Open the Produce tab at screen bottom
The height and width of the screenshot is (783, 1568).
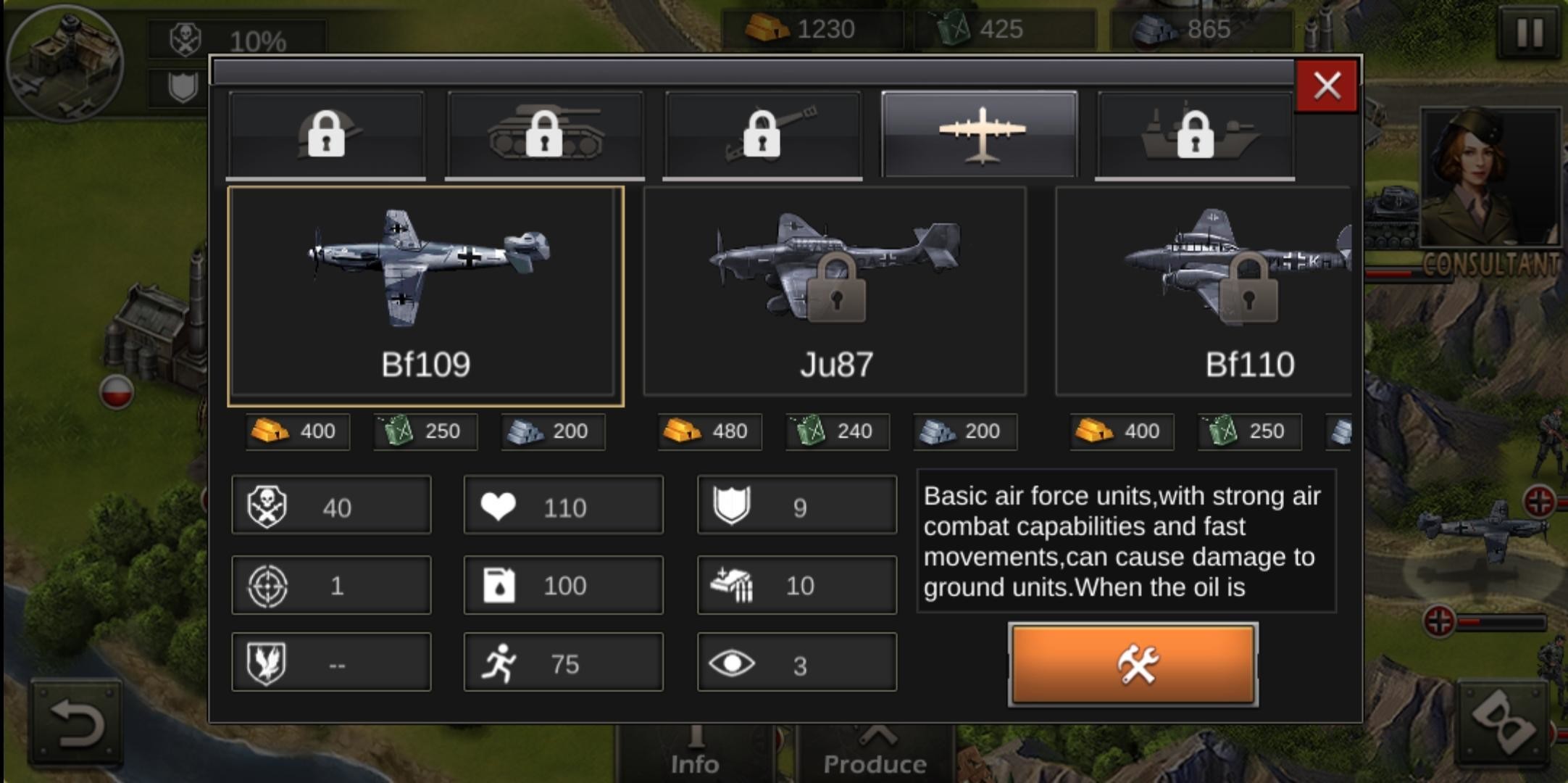click(x=875, y=754)
